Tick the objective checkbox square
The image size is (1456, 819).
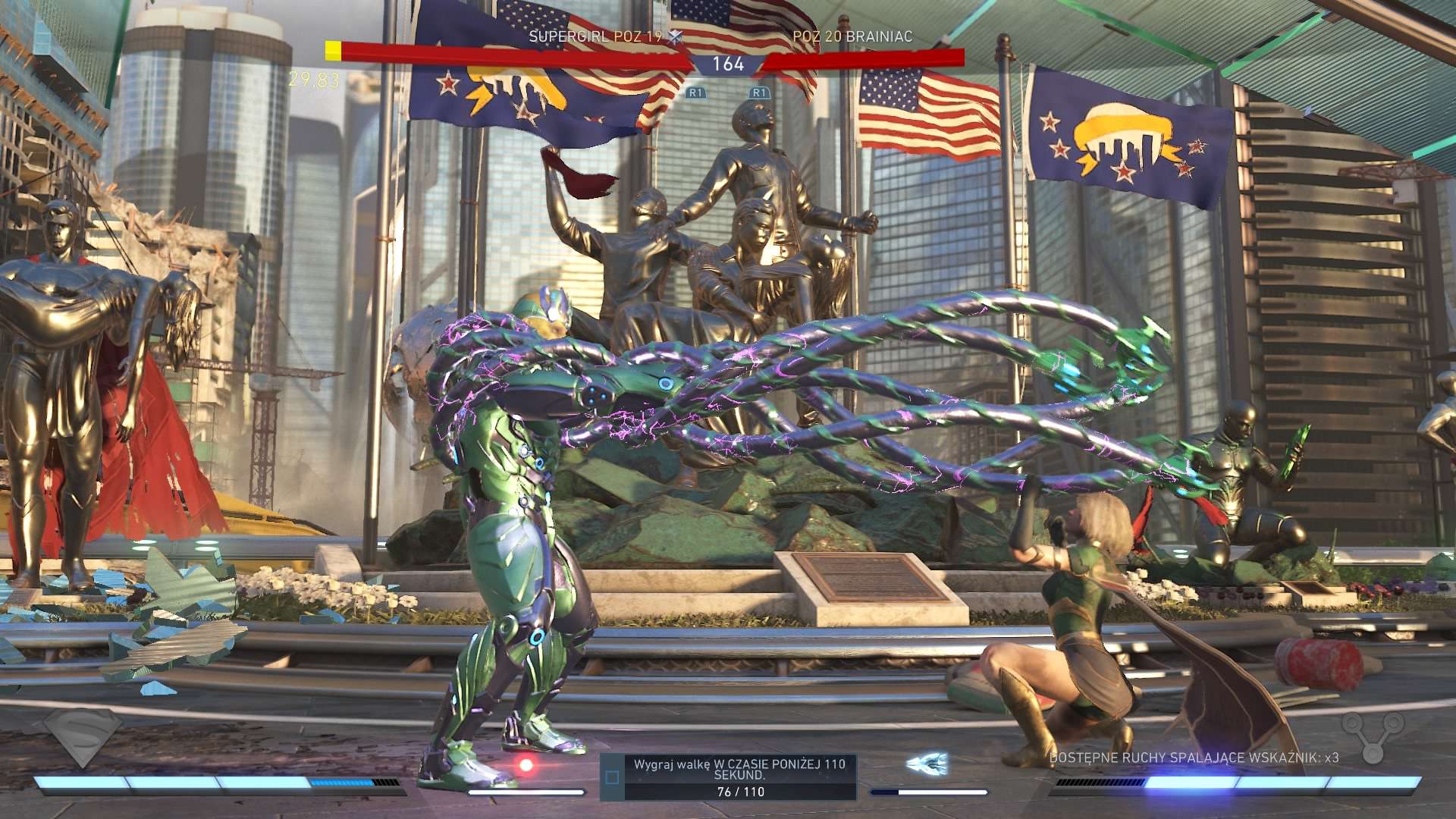coord(612,777)
